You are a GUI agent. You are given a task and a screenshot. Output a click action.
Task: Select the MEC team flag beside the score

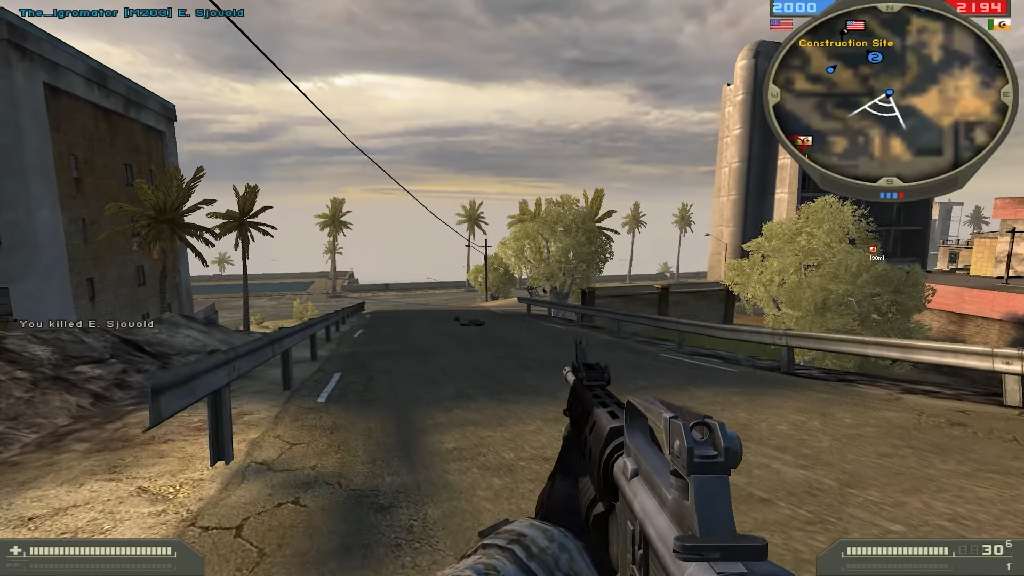click(x=999, y=24)
